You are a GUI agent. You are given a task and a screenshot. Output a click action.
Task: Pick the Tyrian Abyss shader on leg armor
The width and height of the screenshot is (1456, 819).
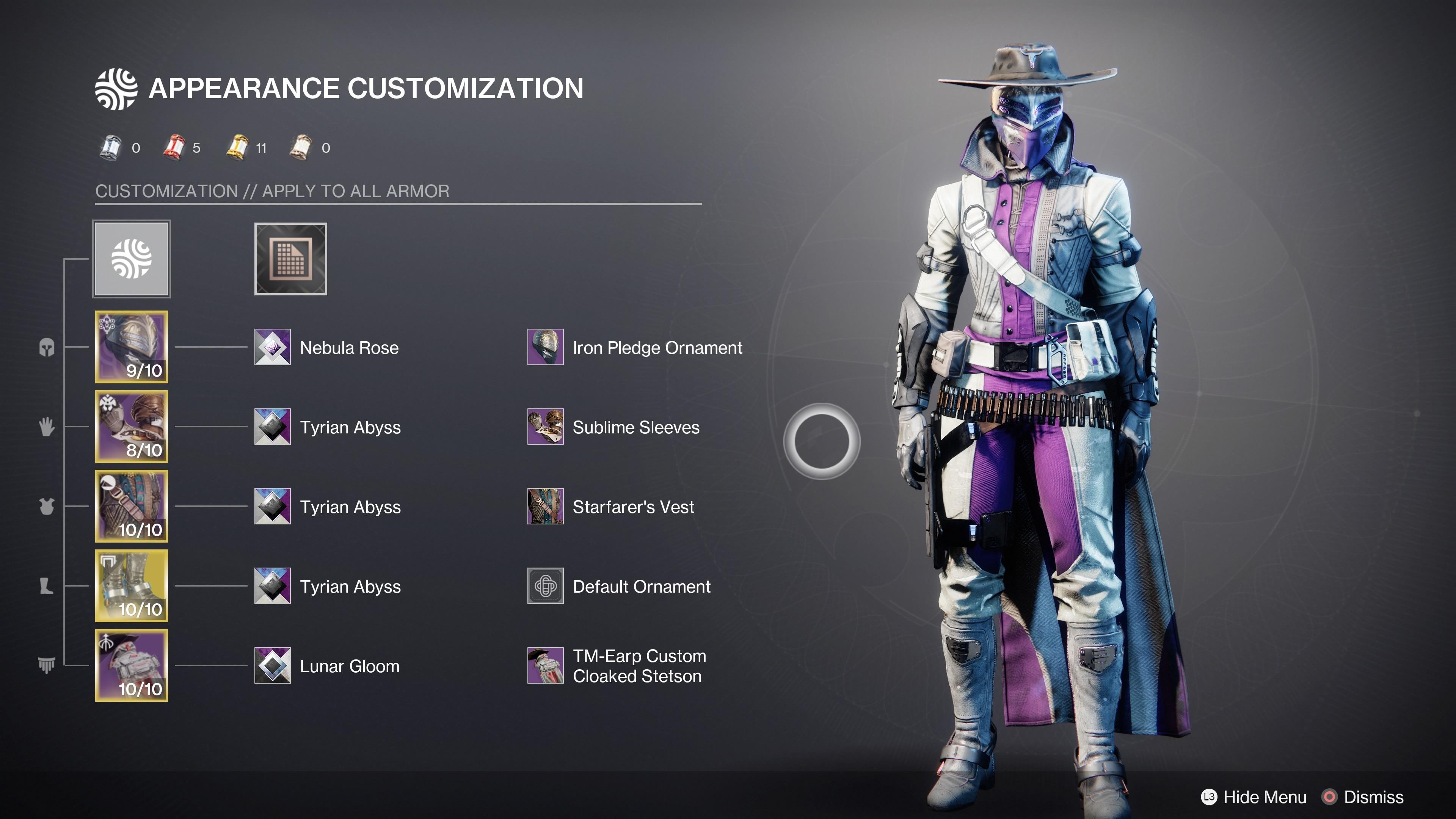(x=273, y=586)
